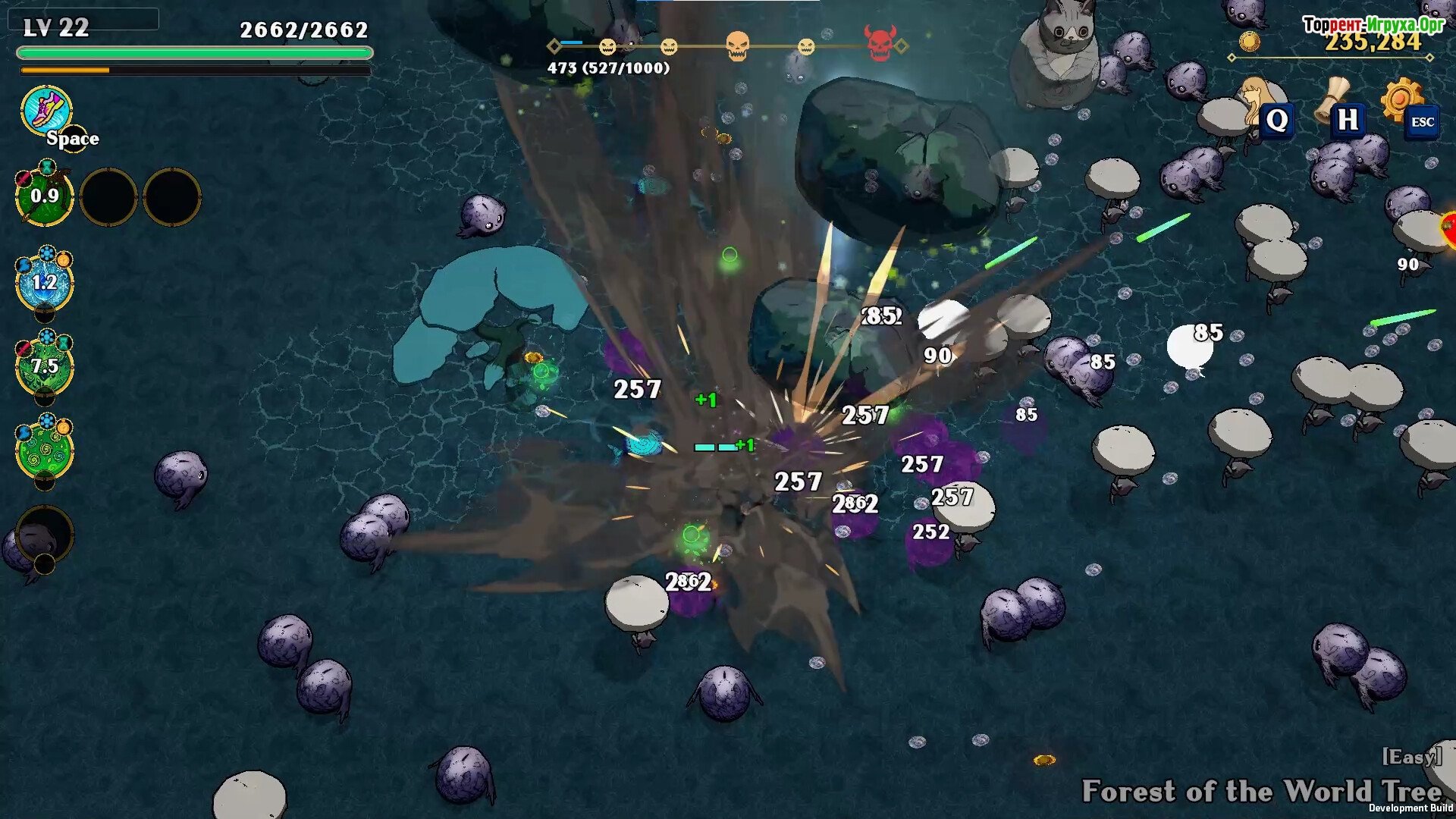Select the green leaf swirl skill without cooldown

[45, 450]
